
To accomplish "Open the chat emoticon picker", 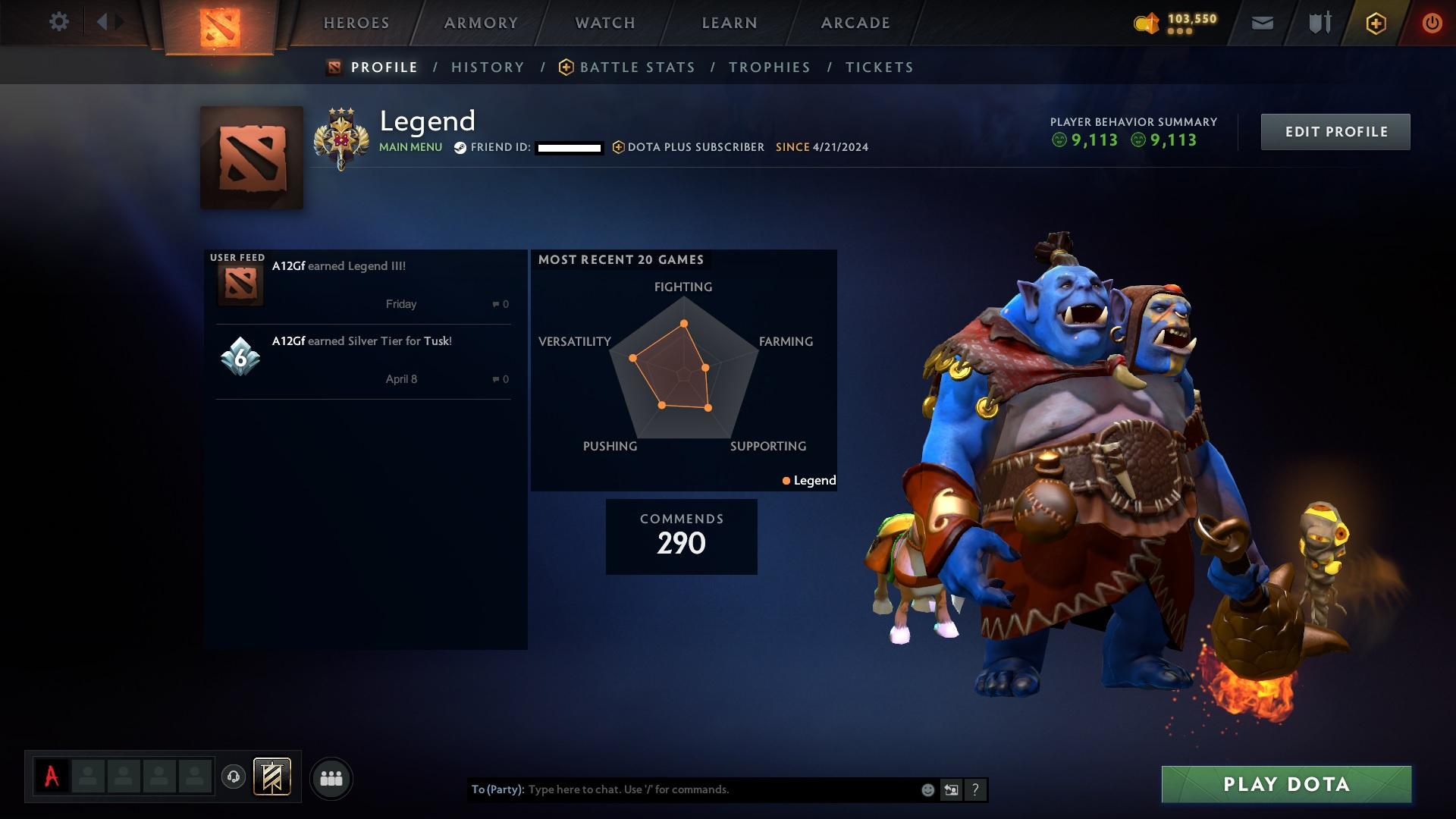I will tap(927, 790).
